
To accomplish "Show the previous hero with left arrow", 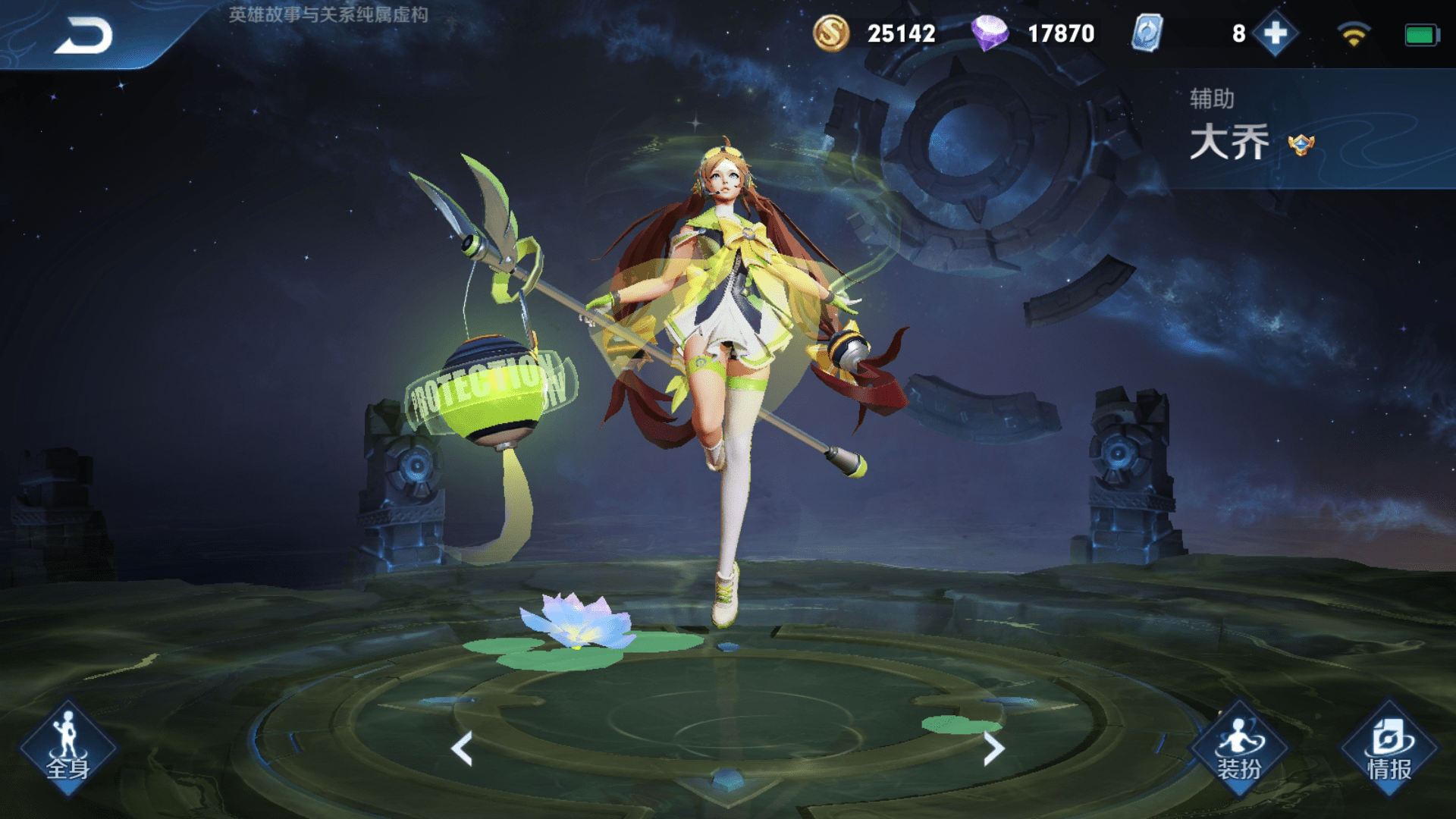I will 462,748.
